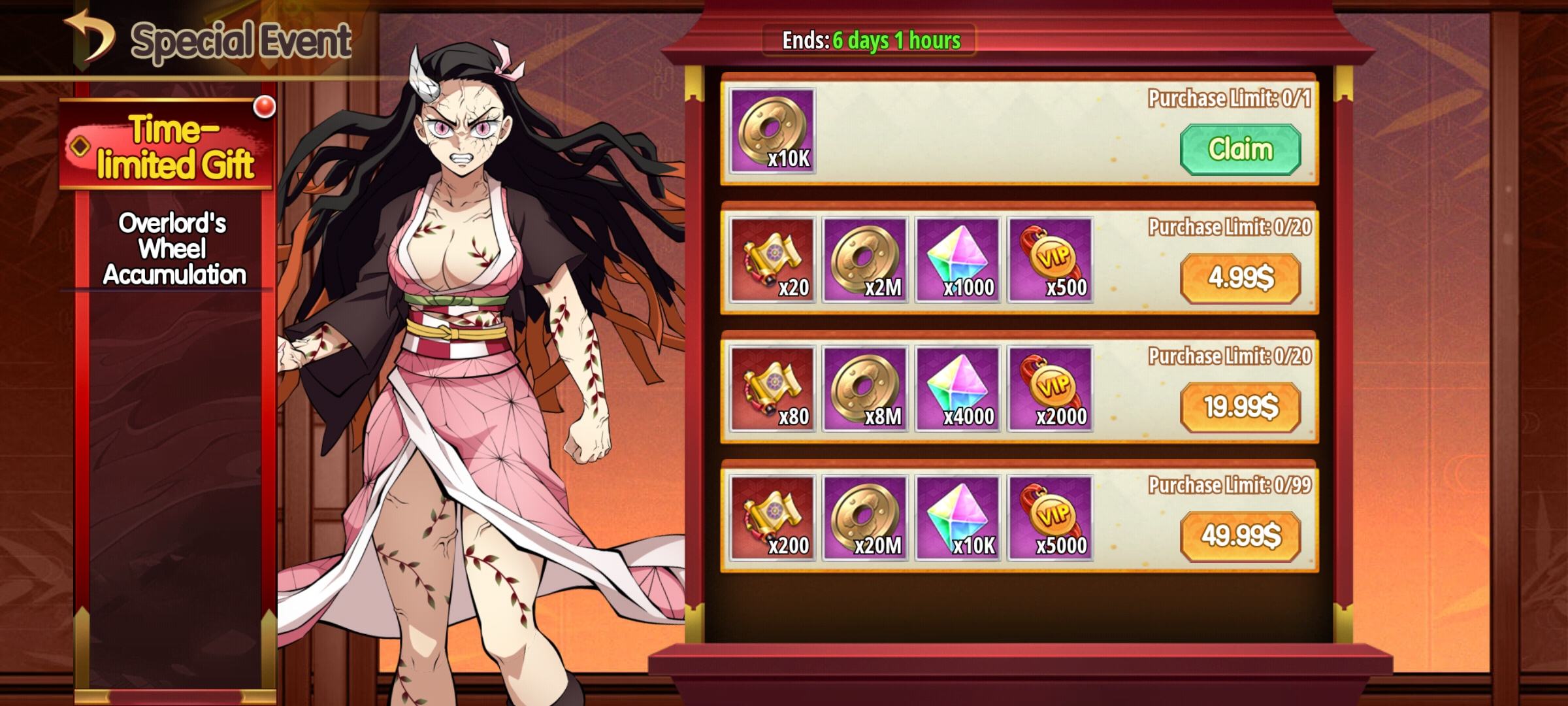View the x2000 VIP token reward
The height and width of the screenshot is (706, 1568).
point(1051,388)
